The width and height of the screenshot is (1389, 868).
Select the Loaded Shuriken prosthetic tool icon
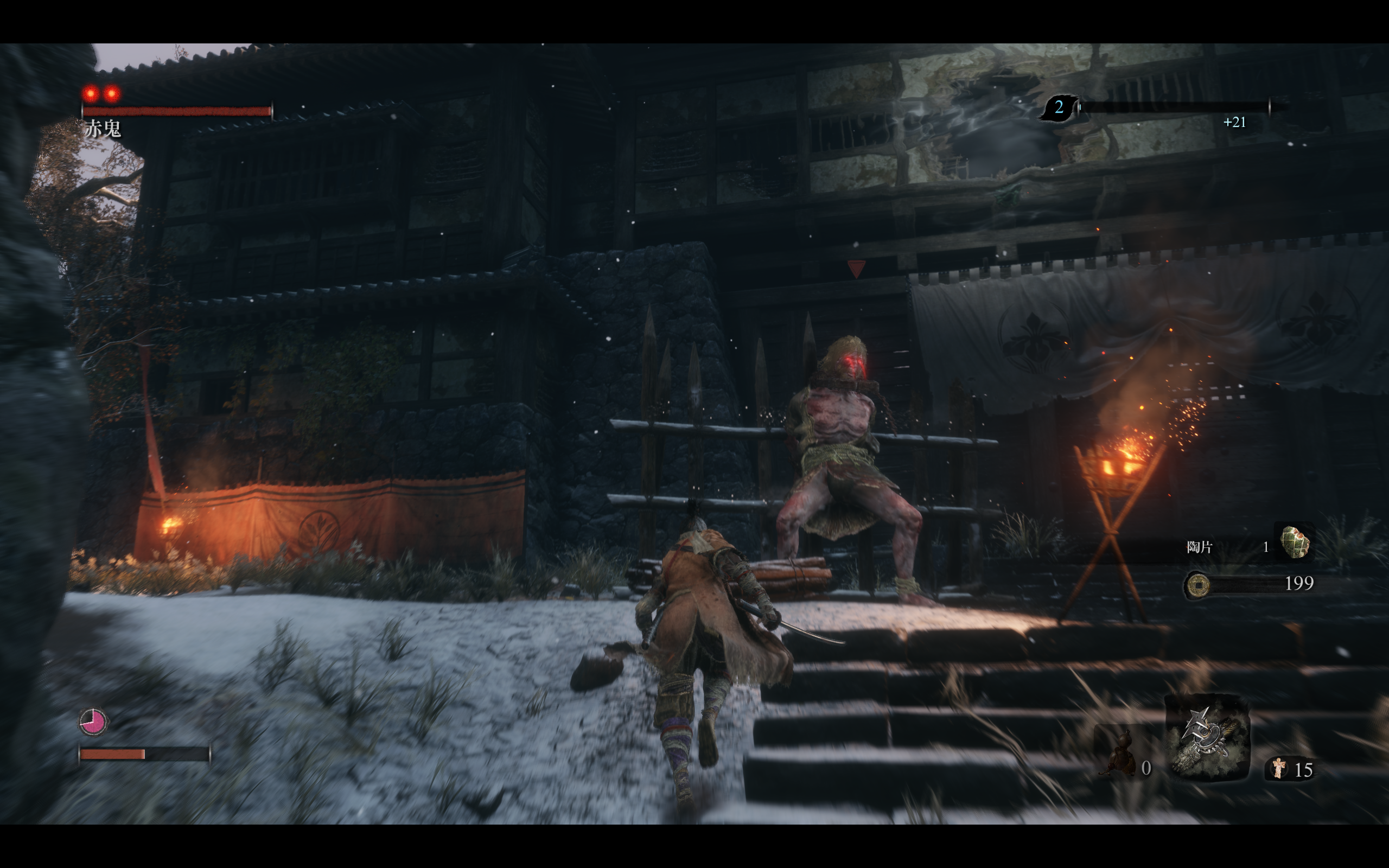pos(1207,738)
